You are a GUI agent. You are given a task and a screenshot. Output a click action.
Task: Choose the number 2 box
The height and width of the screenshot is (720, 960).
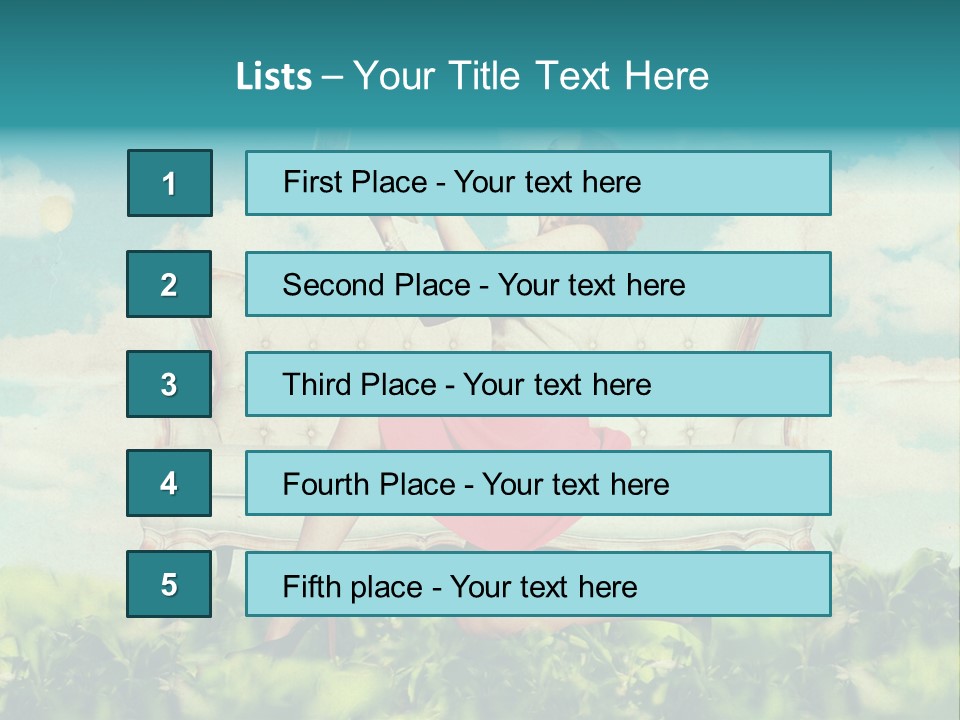pos(169,284)
